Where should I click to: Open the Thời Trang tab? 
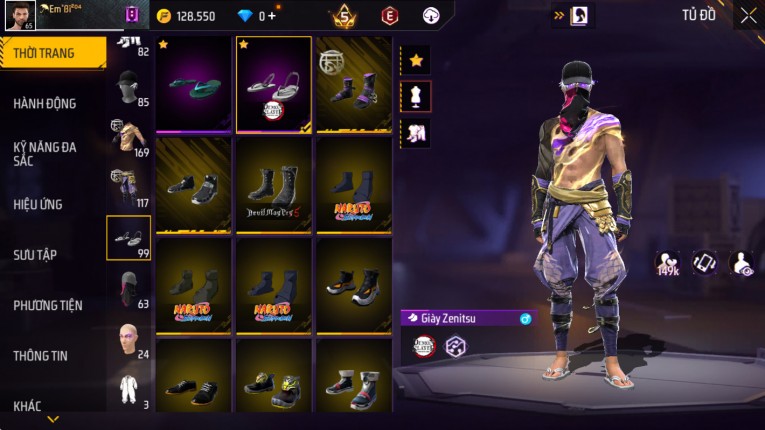(45, 53)
